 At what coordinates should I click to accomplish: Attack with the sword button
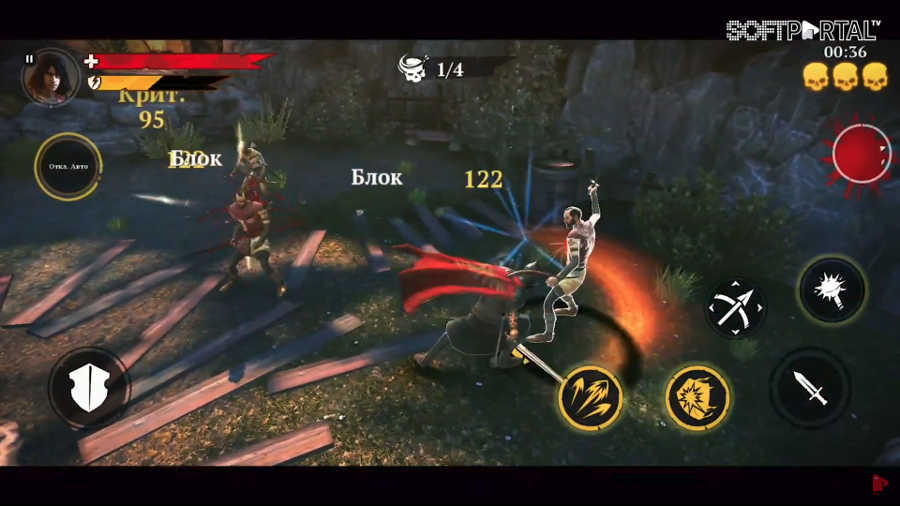pyautogui.click(x=810, y=386)
